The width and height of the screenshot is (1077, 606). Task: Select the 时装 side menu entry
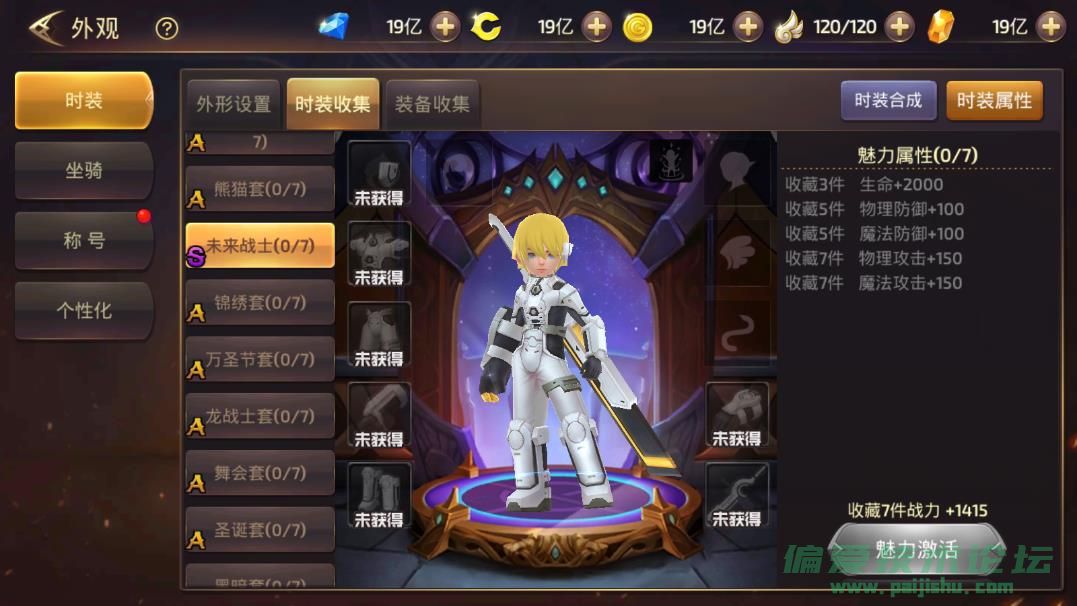pos(84,101)
